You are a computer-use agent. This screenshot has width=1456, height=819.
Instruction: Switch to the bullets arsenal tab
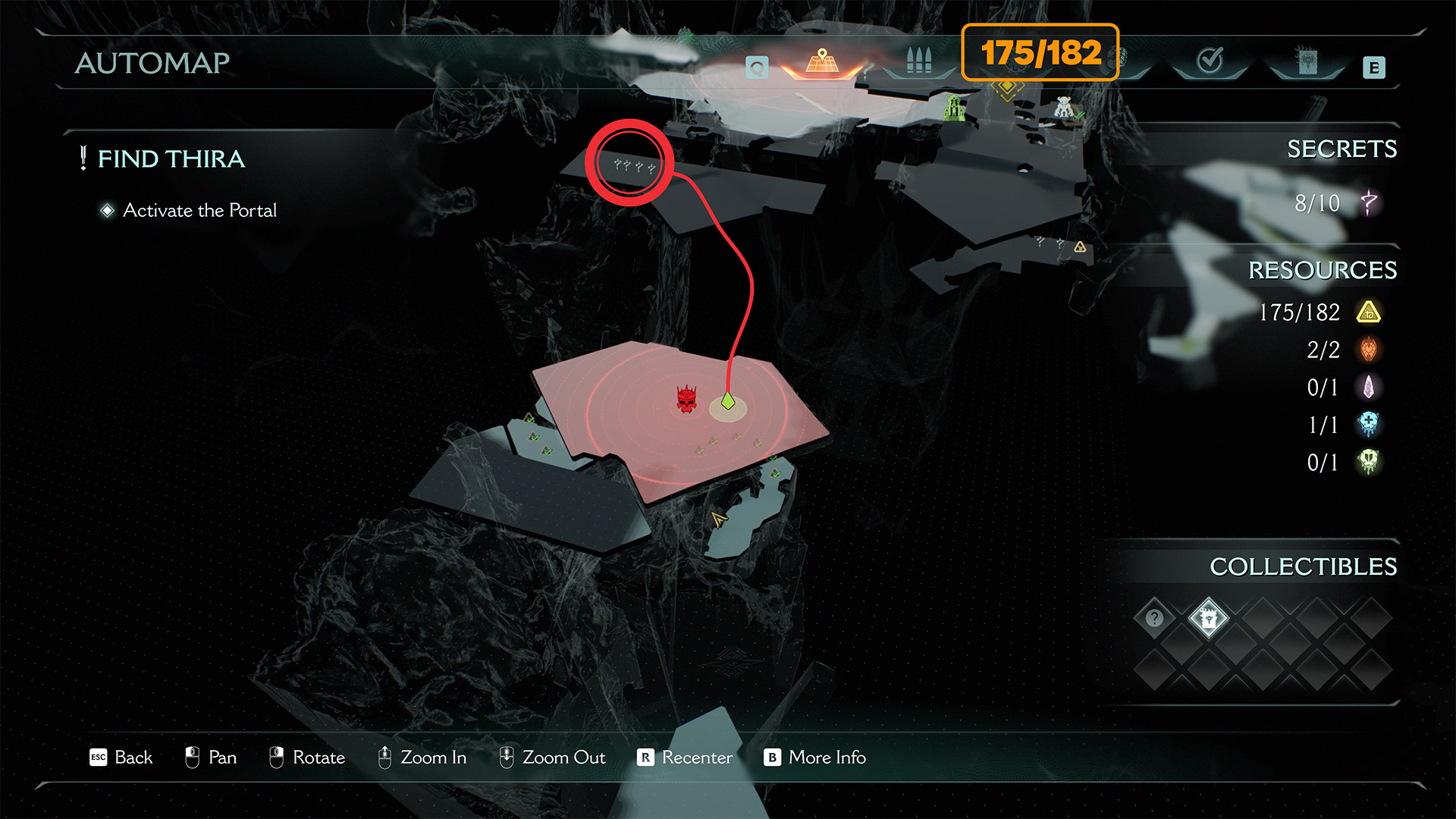click(918, 61)
